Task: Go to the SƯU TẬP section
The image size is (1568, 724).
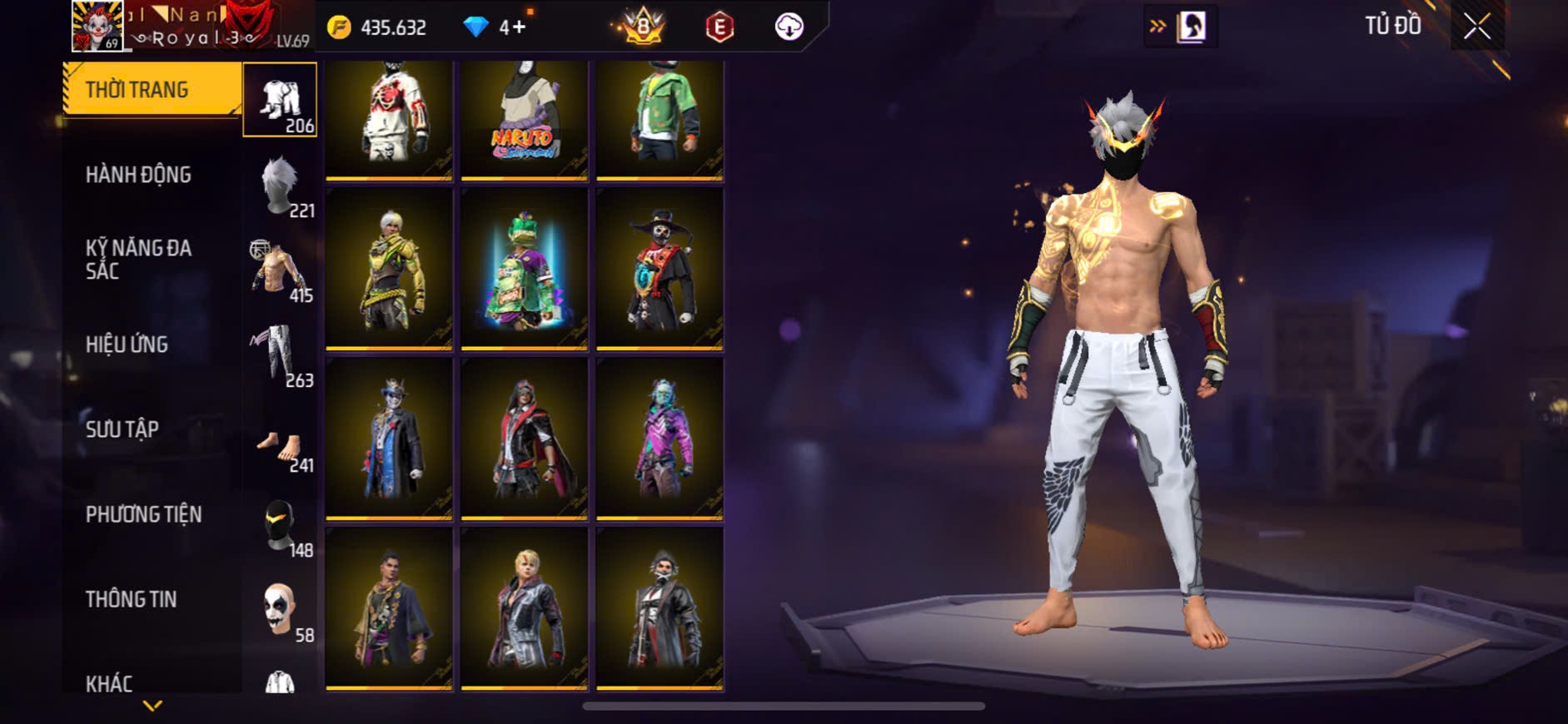Action: [x=122, y=429]
